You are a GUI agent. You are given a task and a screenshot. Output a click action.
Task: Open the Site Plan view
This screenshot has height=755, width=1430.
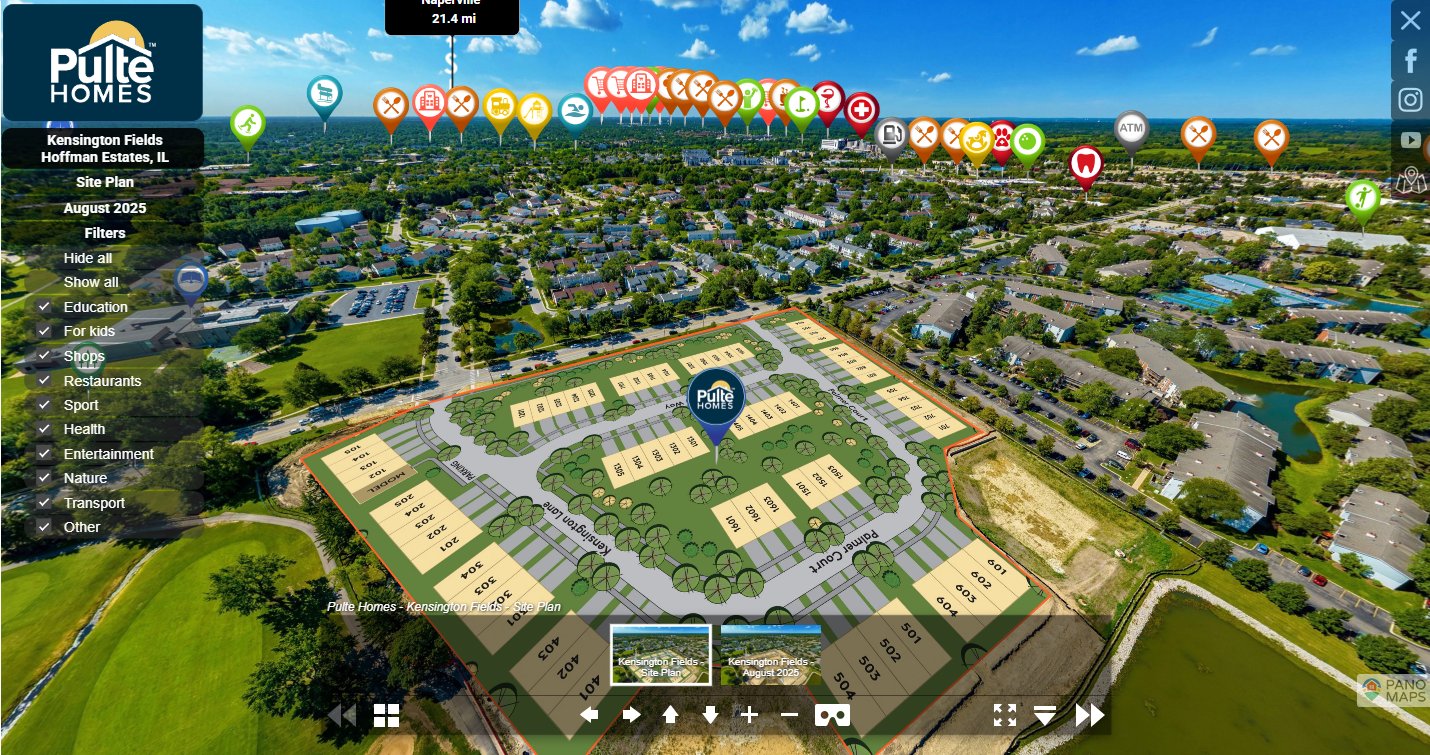[x=104, y=183]
